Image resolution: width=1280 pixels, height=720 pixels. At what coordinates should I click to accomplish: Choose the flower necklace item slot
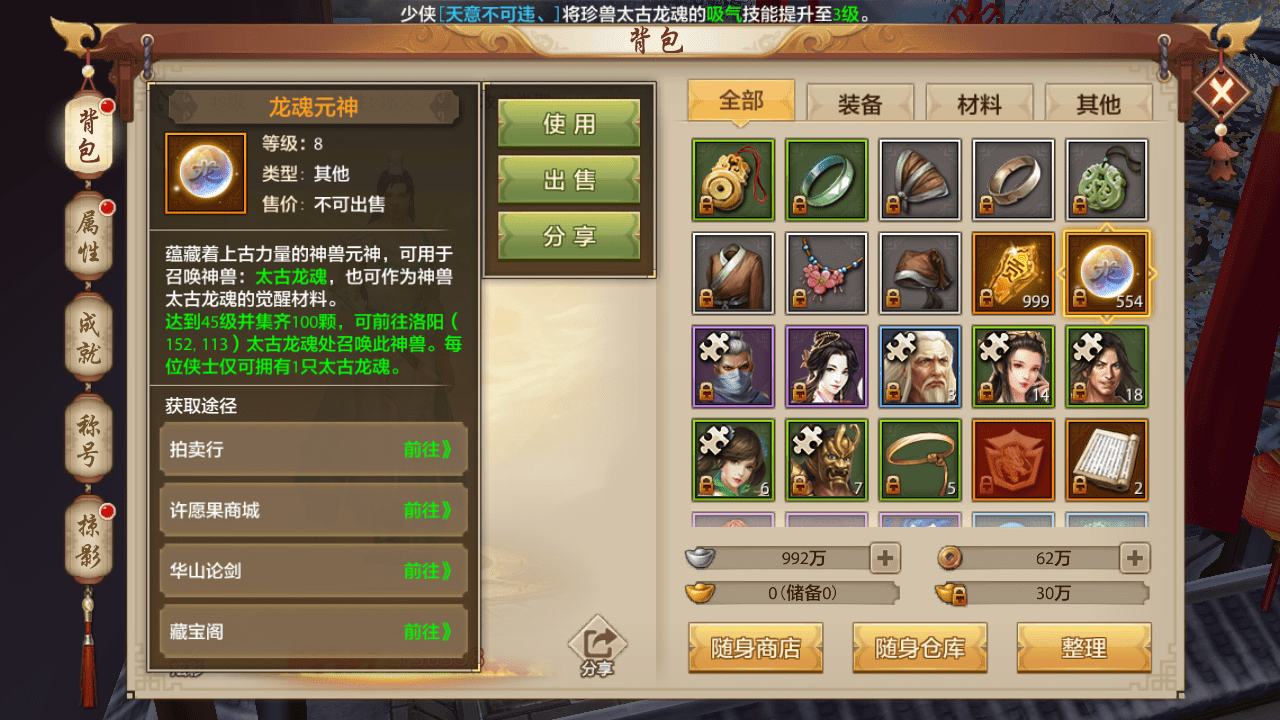tap(826, 273)
